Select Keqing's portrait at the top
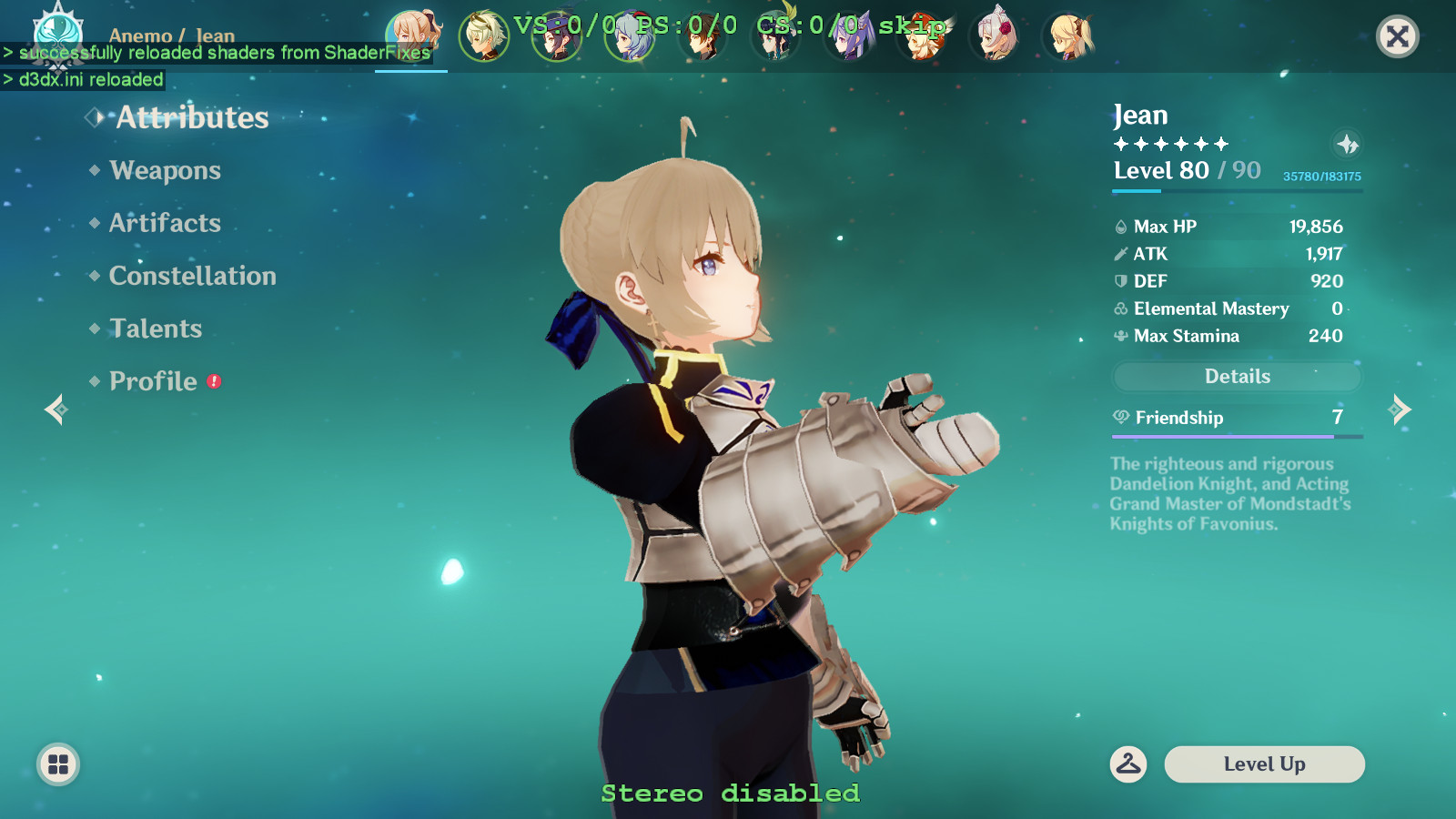 pos(849,36)
